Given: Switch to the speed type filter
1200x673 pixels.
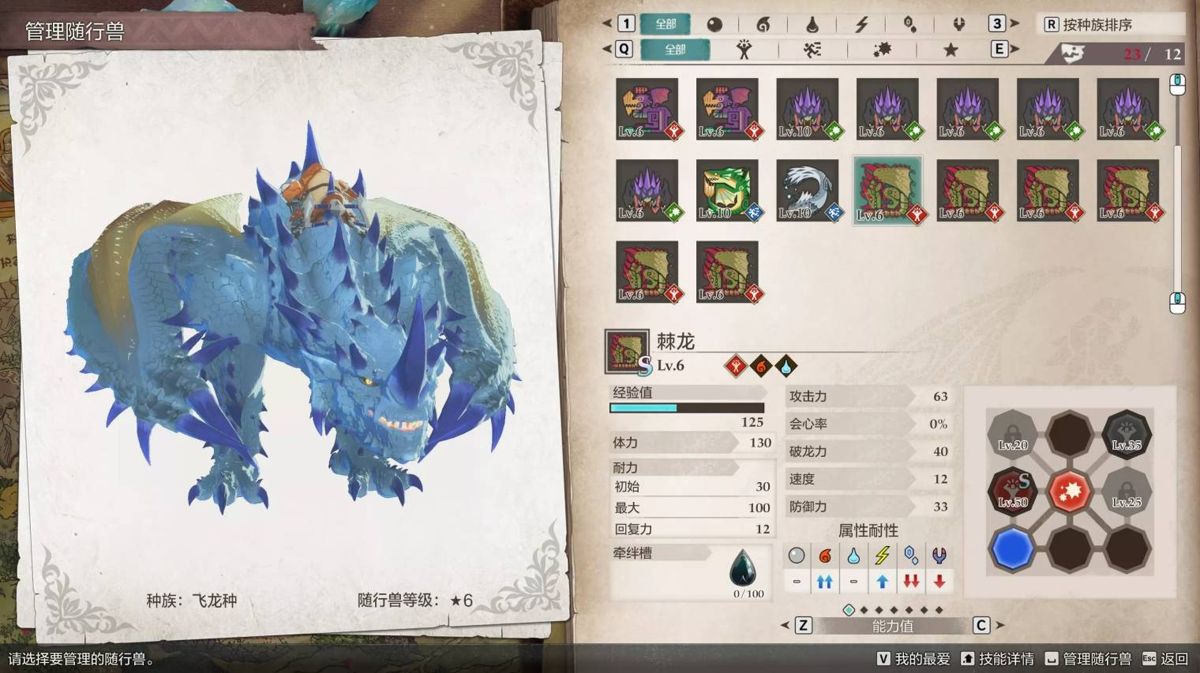Looking at the screenshot, I should coord(813,49).
